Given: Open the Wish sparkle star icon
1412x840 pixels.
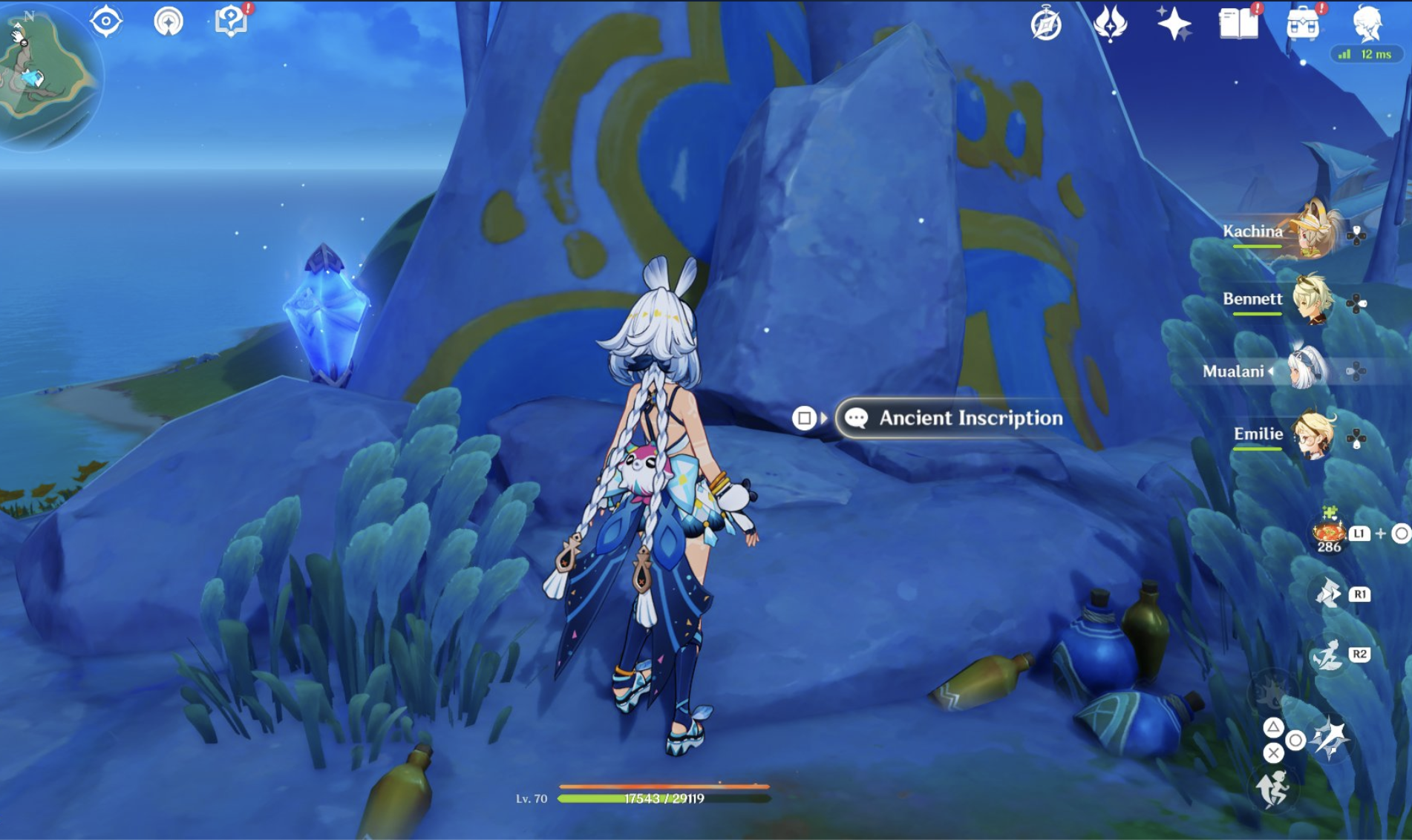Looking at the screenshot, I should [x=1174, y=22].
